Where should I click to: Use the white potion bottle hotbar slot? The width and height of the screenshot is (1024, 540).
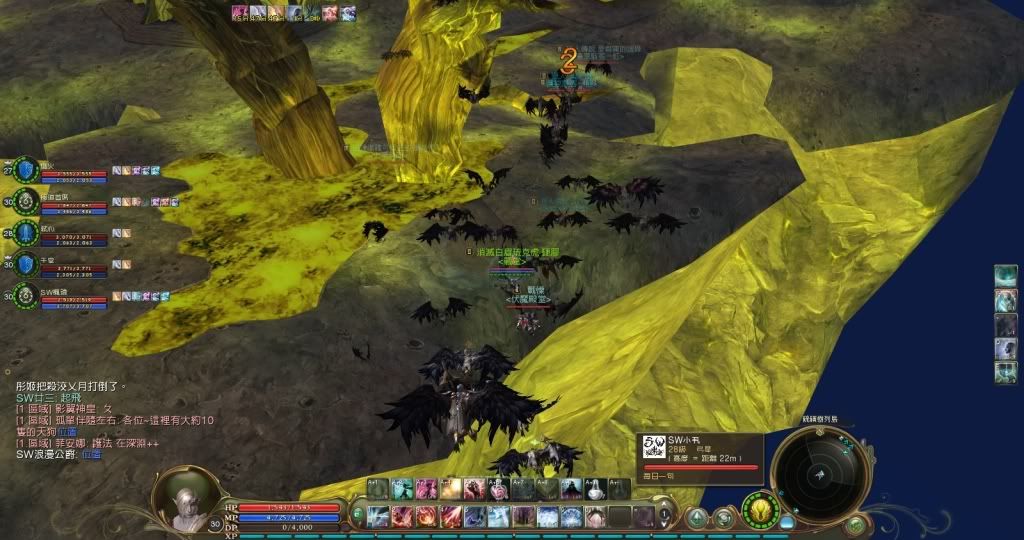coord(595,489)
